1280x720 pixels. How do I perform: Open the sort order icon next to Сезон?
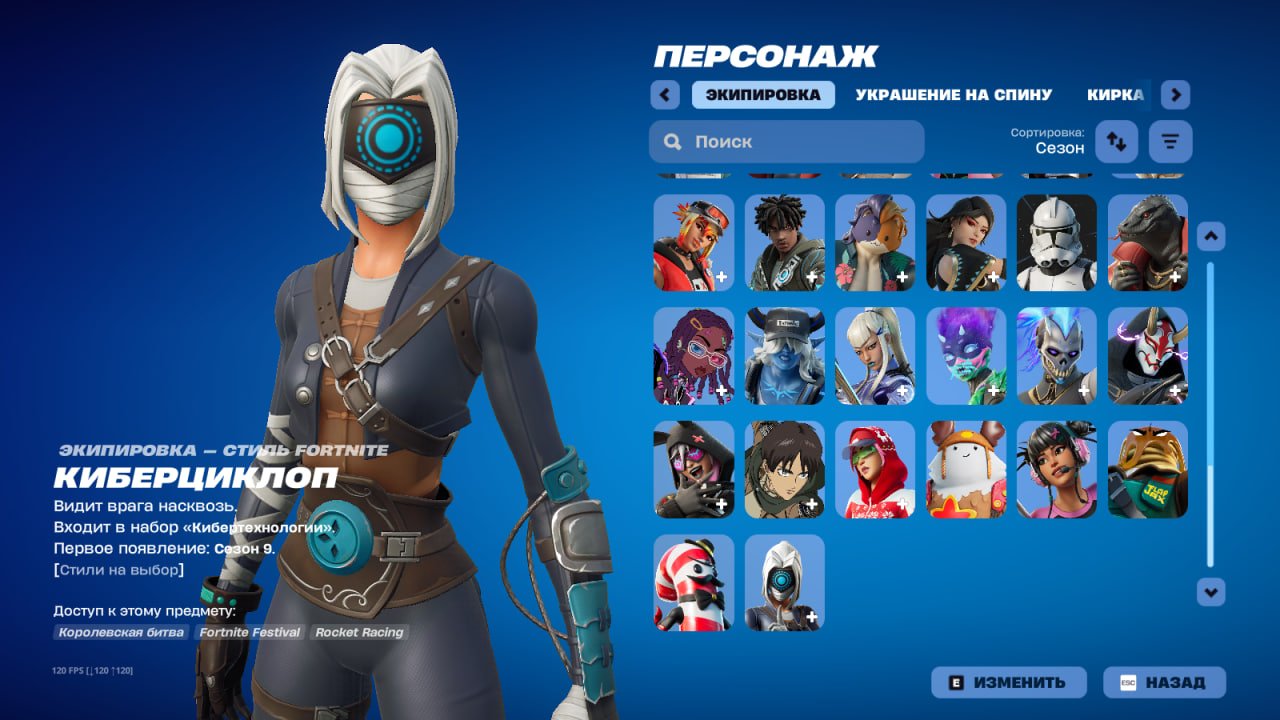point(1116,141)
